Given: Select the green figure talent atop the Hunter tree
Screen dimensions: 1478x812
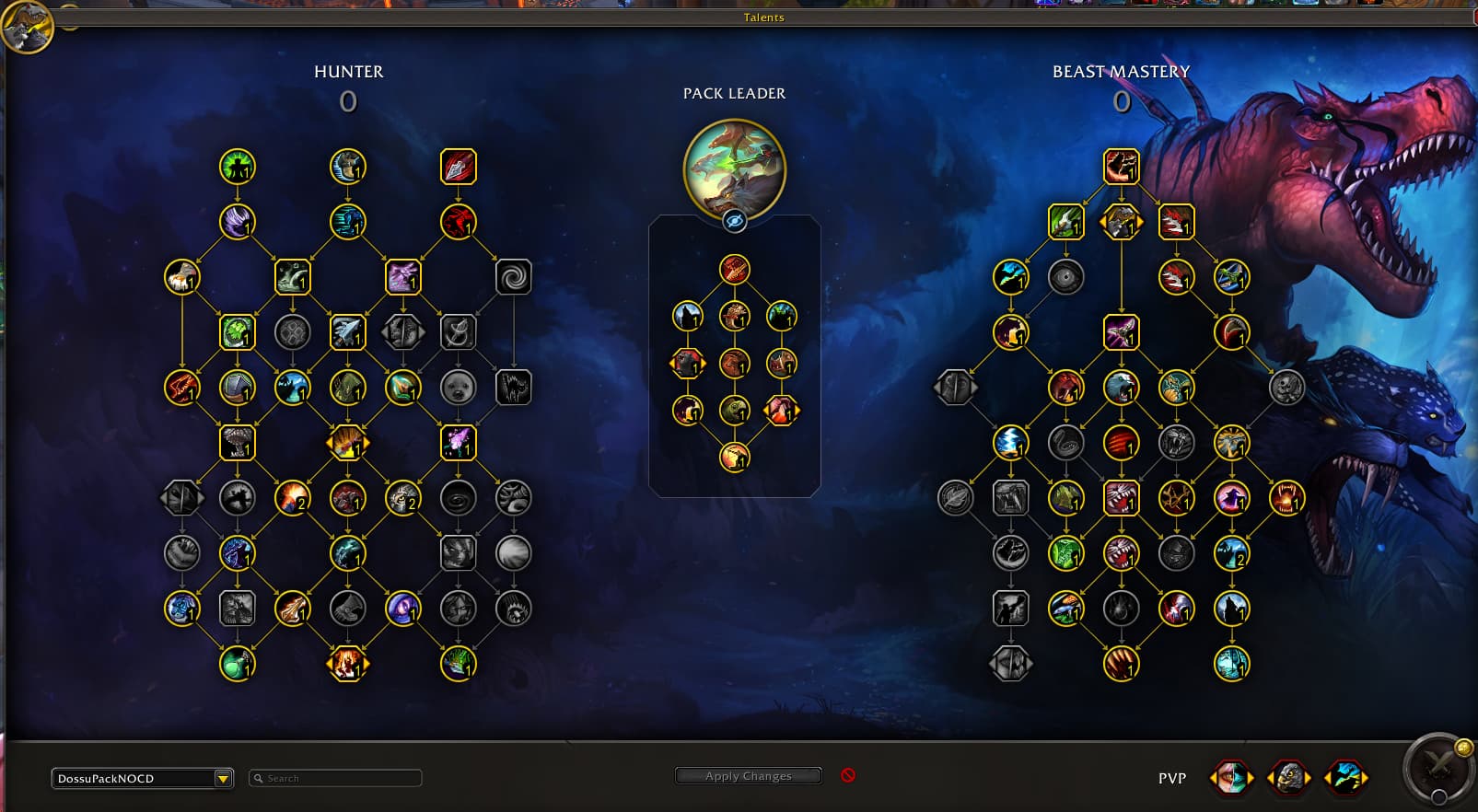Looking at the screenshot, I should [238, 167].
